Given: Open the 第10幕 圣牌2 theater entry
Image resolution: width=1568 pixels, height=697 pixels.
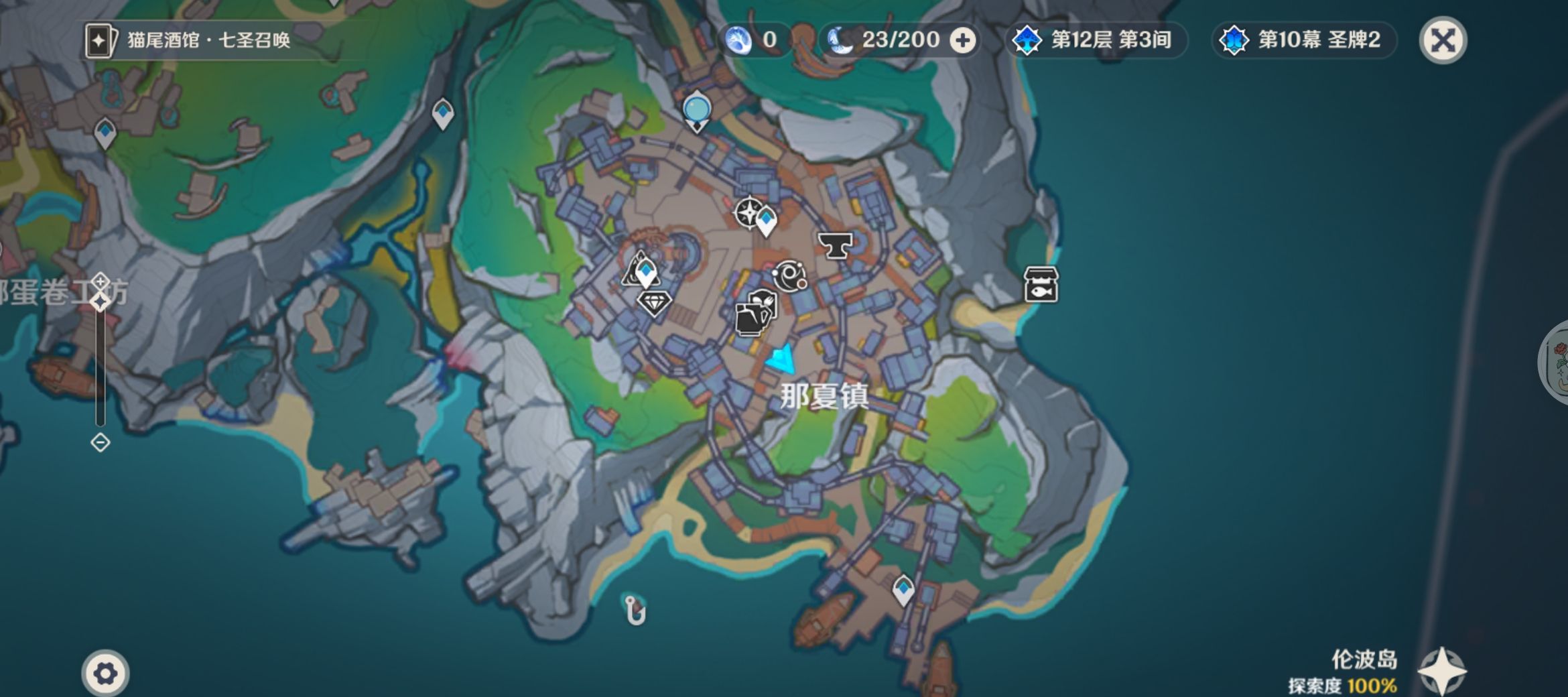Looking at the screenshot, I should point(1303,40).
